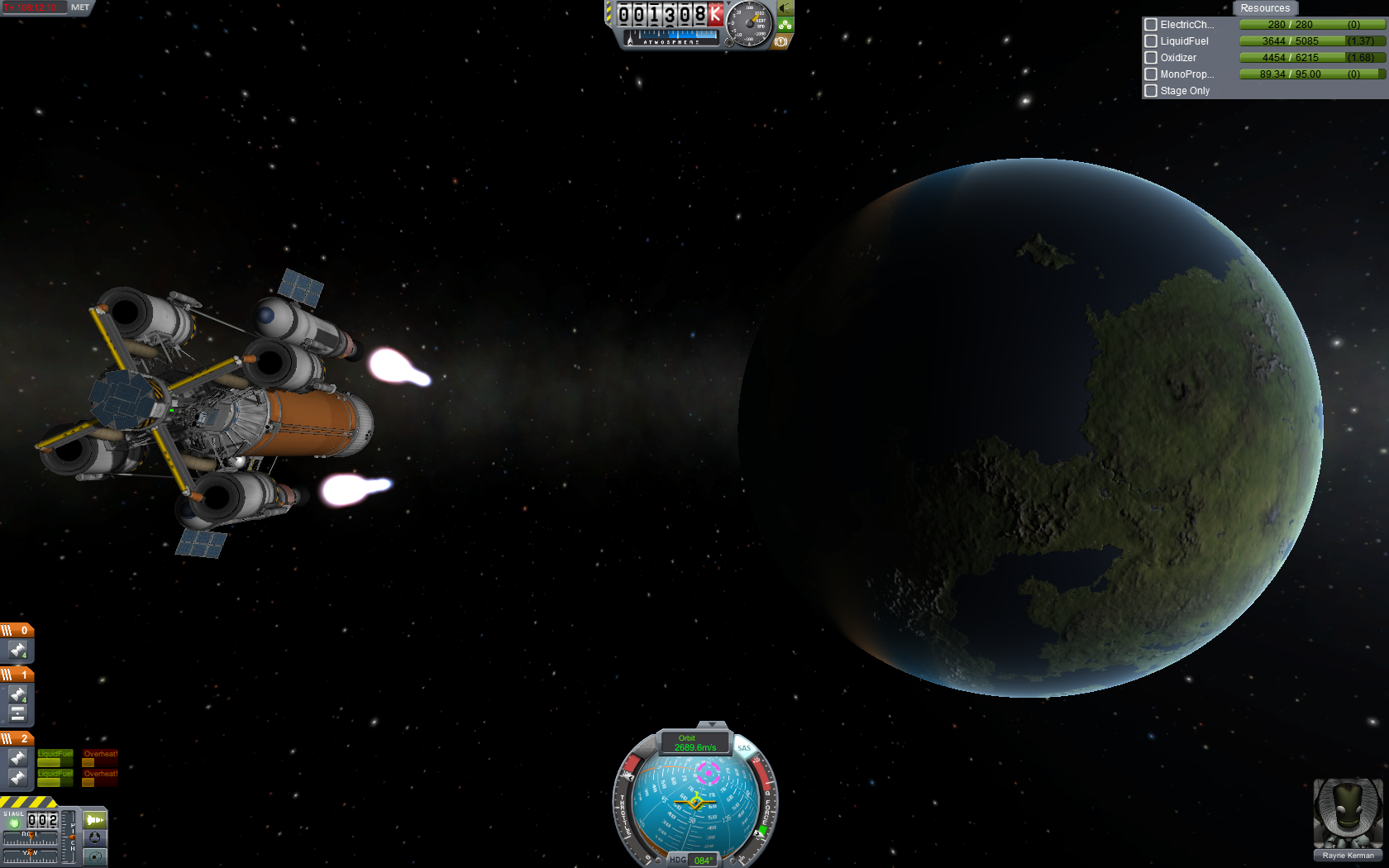Click the Orbit speed display mode
This screenshot has width=1389, height=868.
coord(695,742)
